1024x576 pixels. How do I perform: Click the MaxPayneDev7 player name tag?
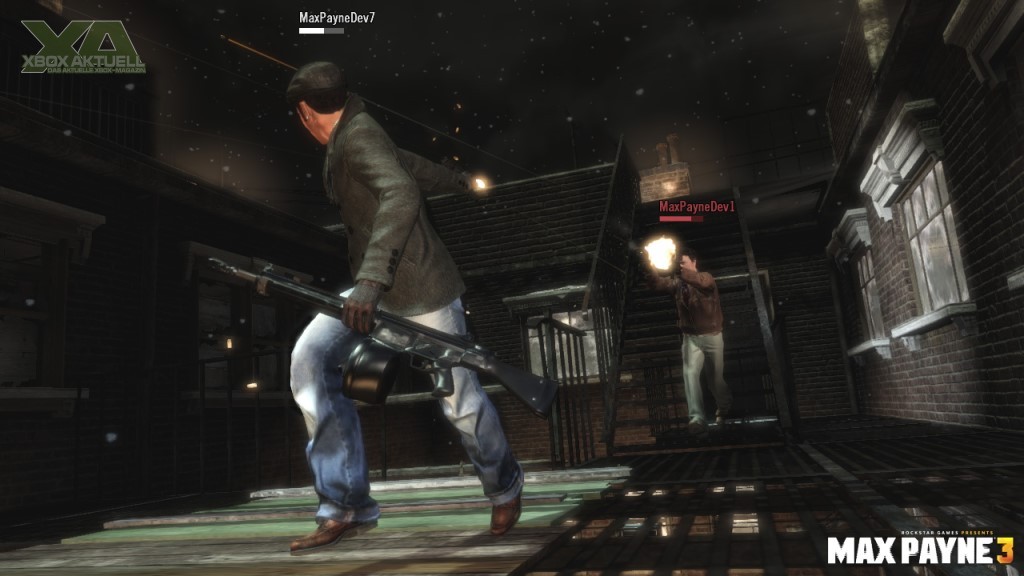tap(337, 18)
